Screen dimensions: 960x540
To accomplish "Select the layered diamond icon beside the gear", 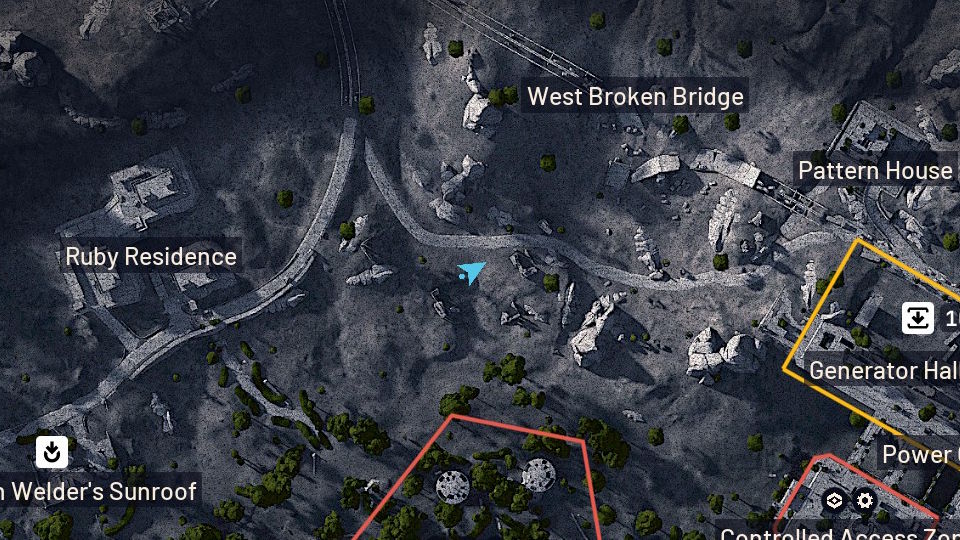I will (834, 501).
